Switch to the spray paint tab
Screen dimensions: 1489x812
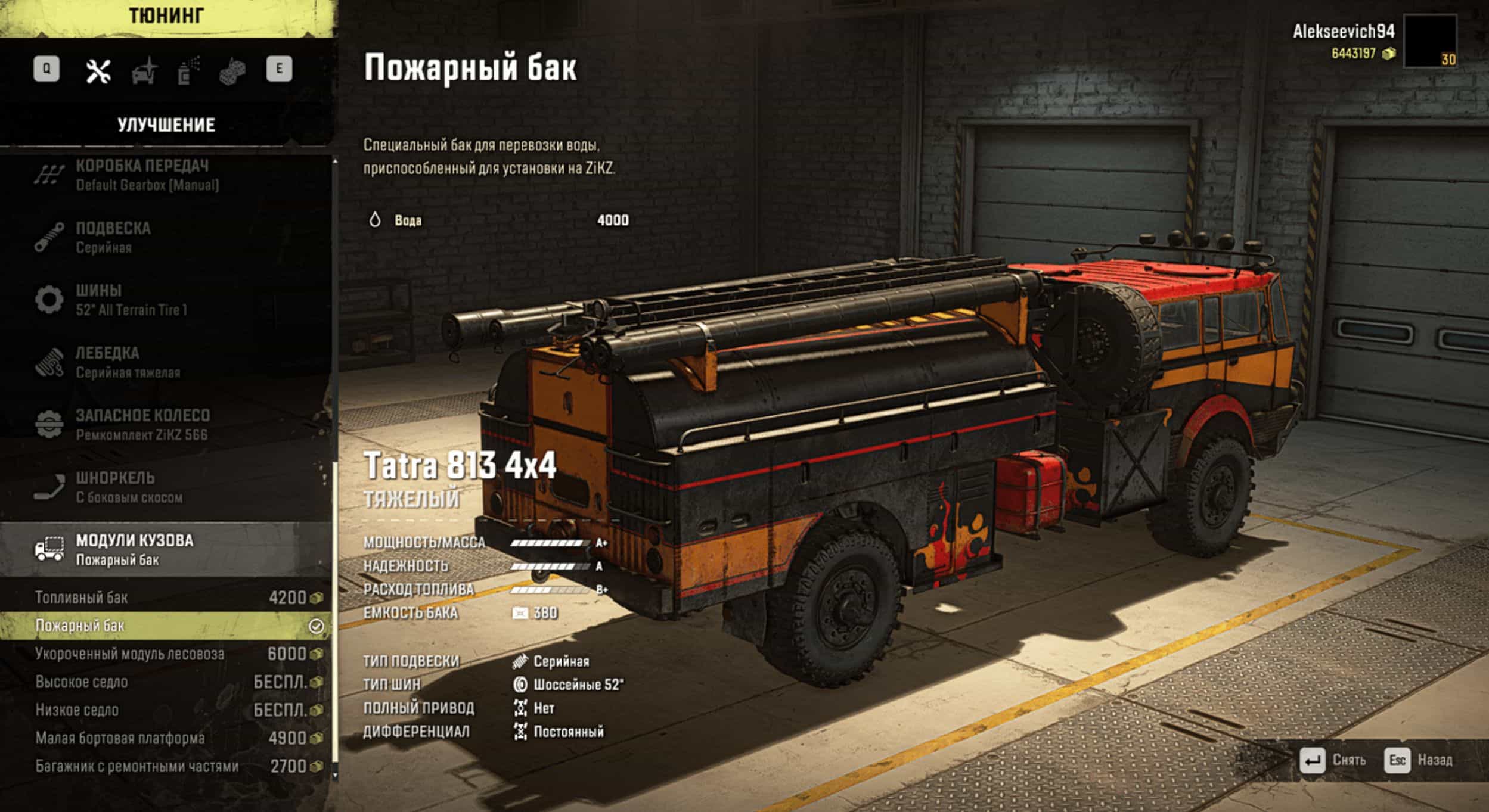188,71
